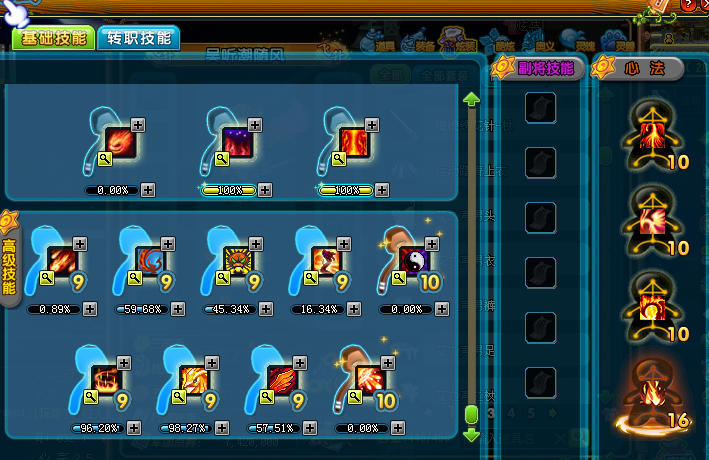Click the plus next to the 98.27% bar

(222, 428)
